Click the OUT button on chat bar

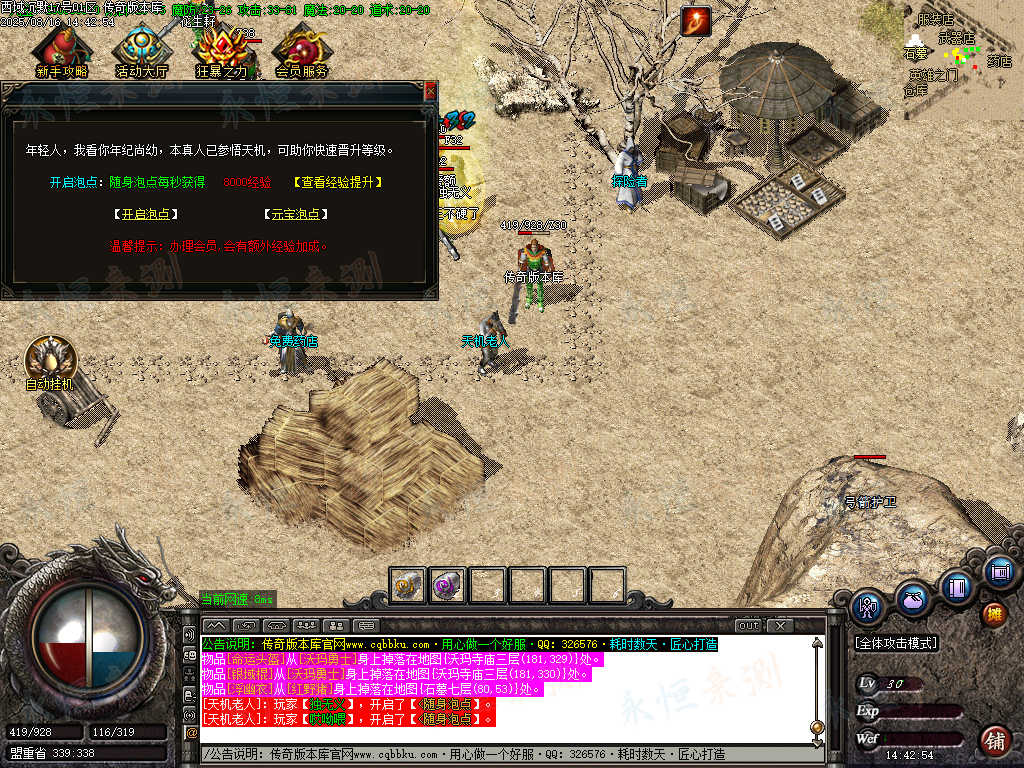(748, 625)
